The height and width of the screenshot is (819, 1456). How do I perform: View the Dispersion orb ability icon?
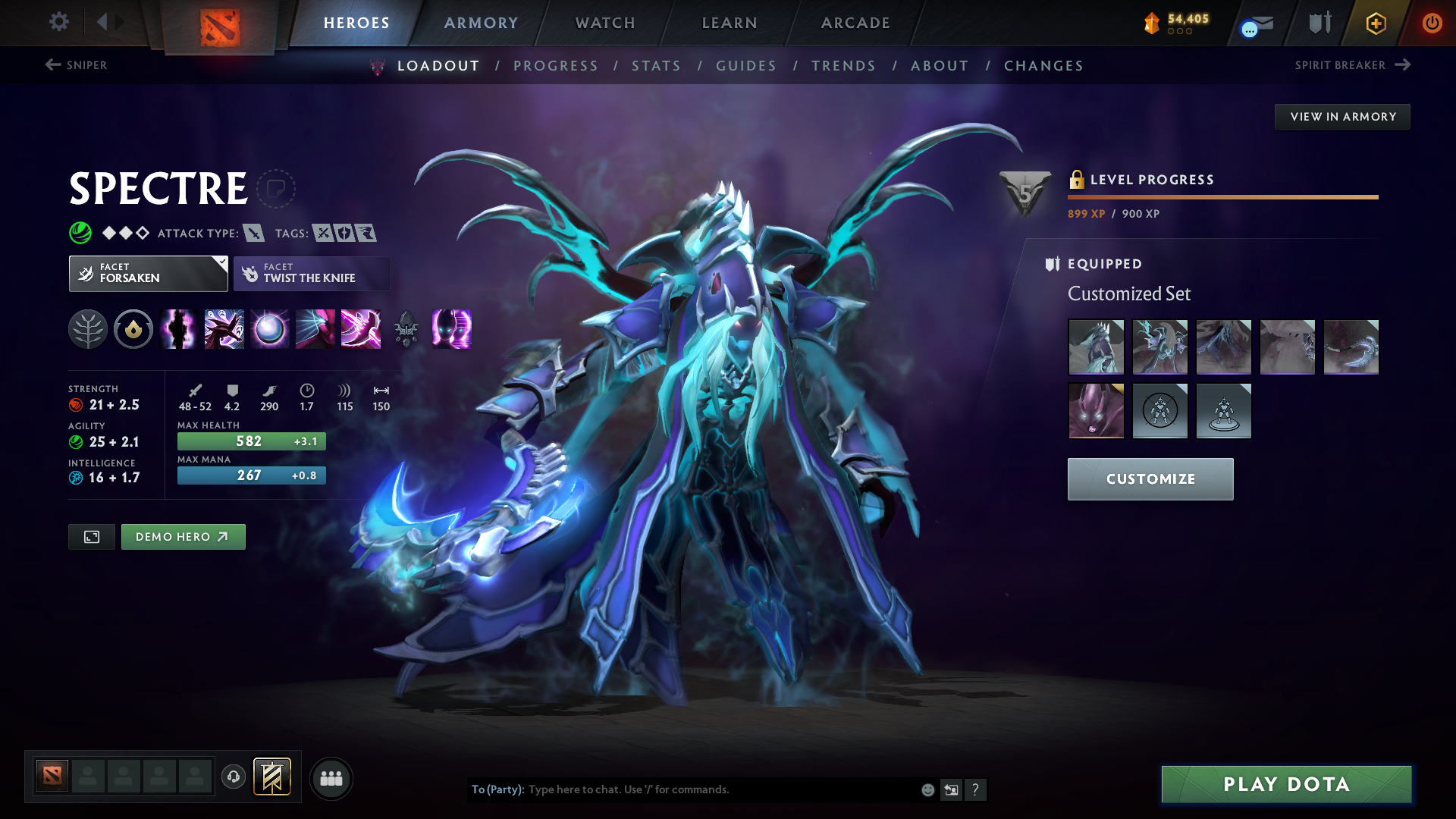point(269,329)
